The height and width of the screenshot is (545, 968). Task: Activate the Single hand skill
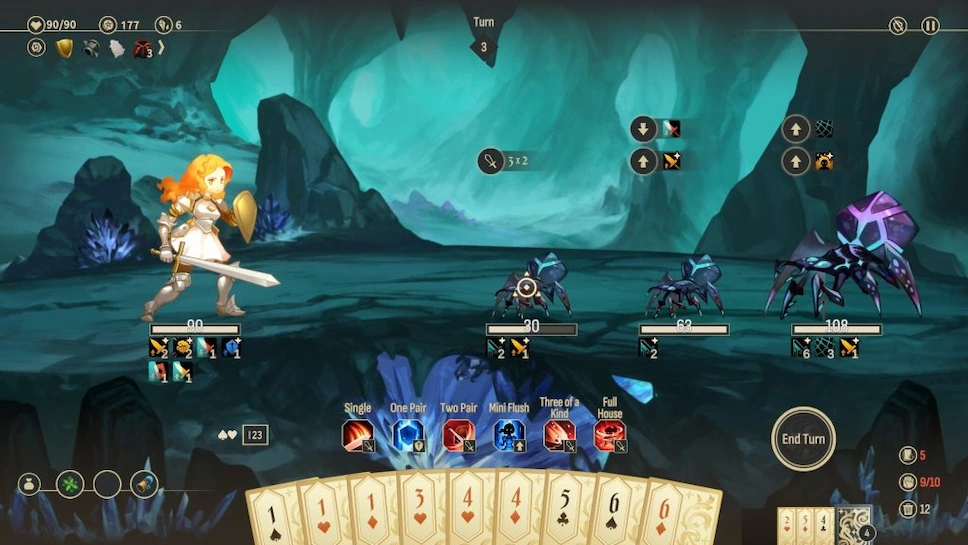[x=357, y=436]
